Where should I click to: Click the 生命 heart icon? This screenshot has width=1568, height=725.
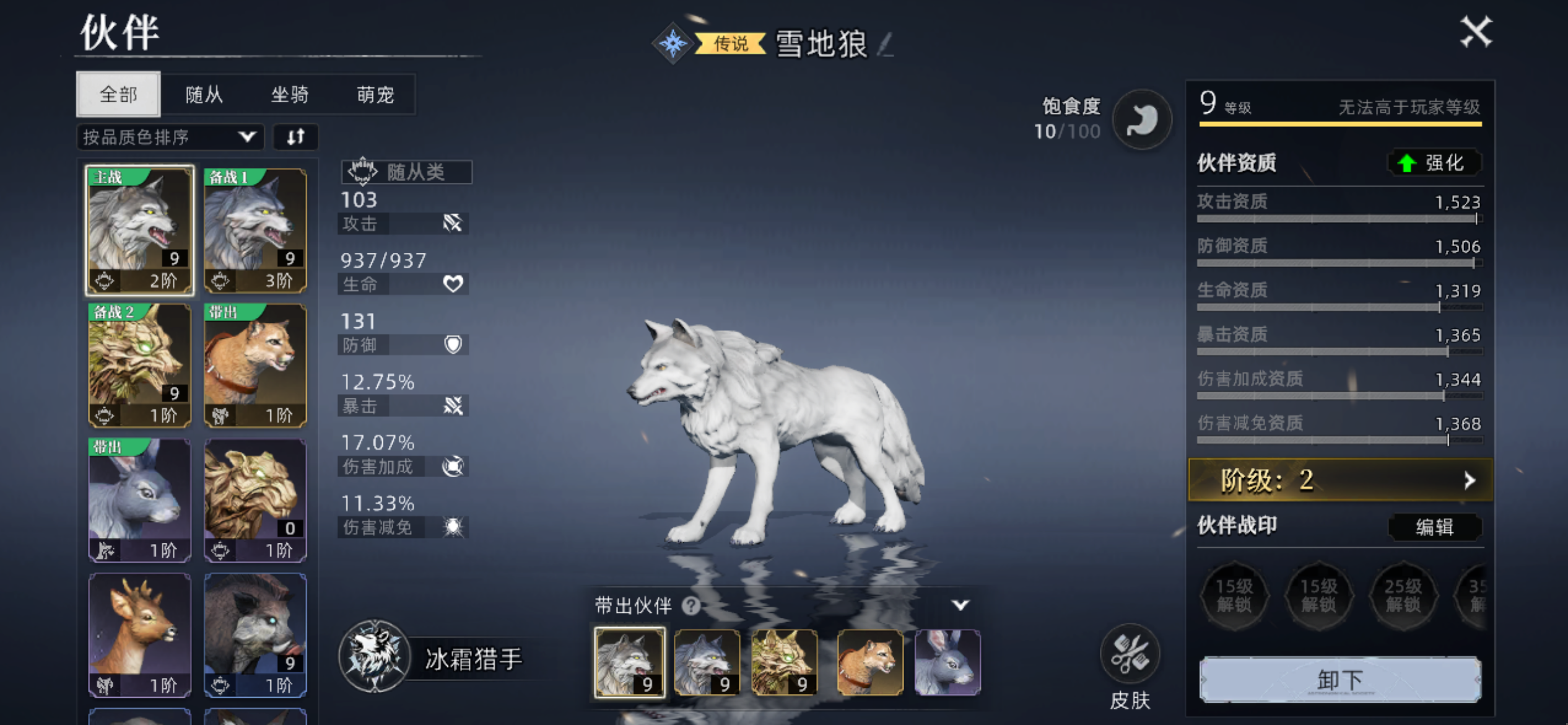click(454, 284)
